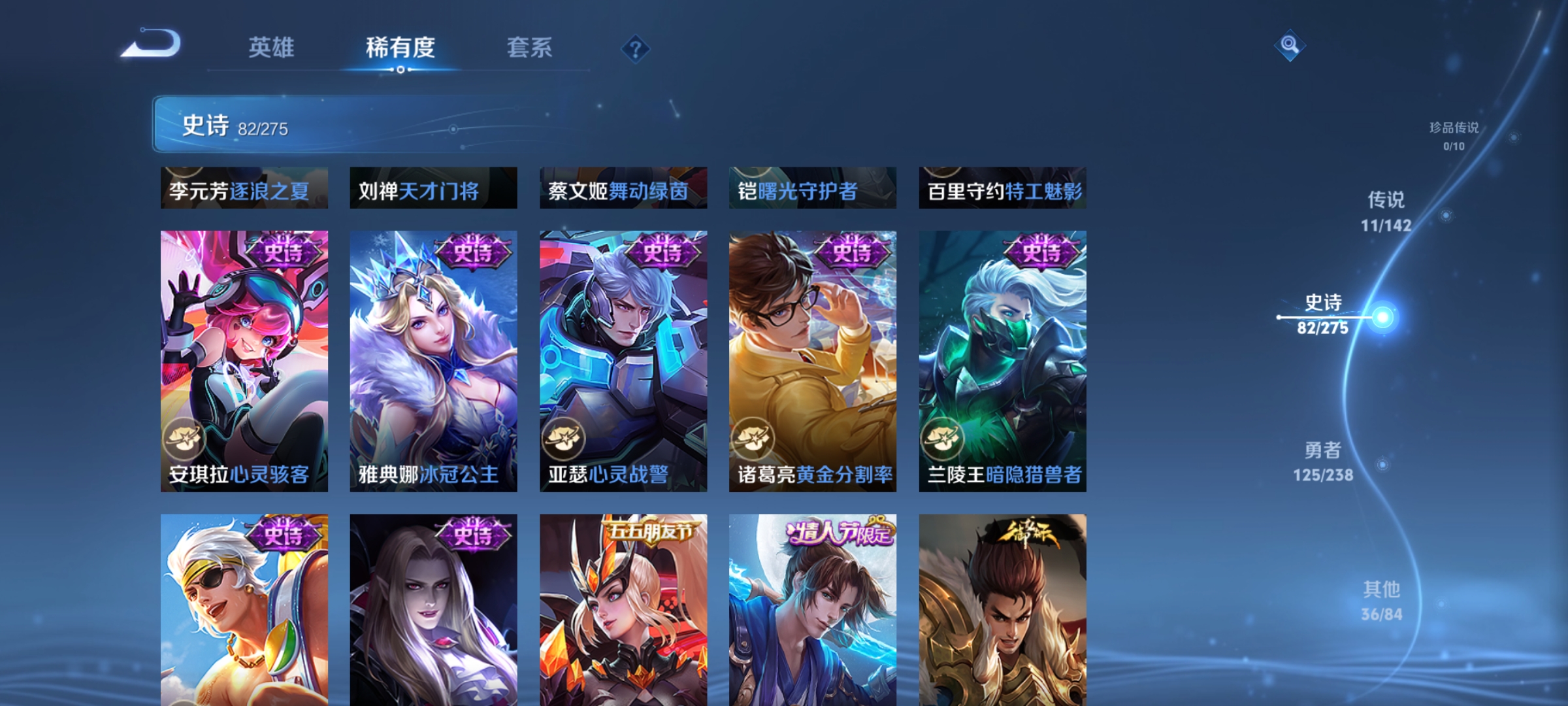This screenshot has height=706, width=1568.
Task: Open the 百里守约 特工魅影 skin entry
Action: 1002,192
